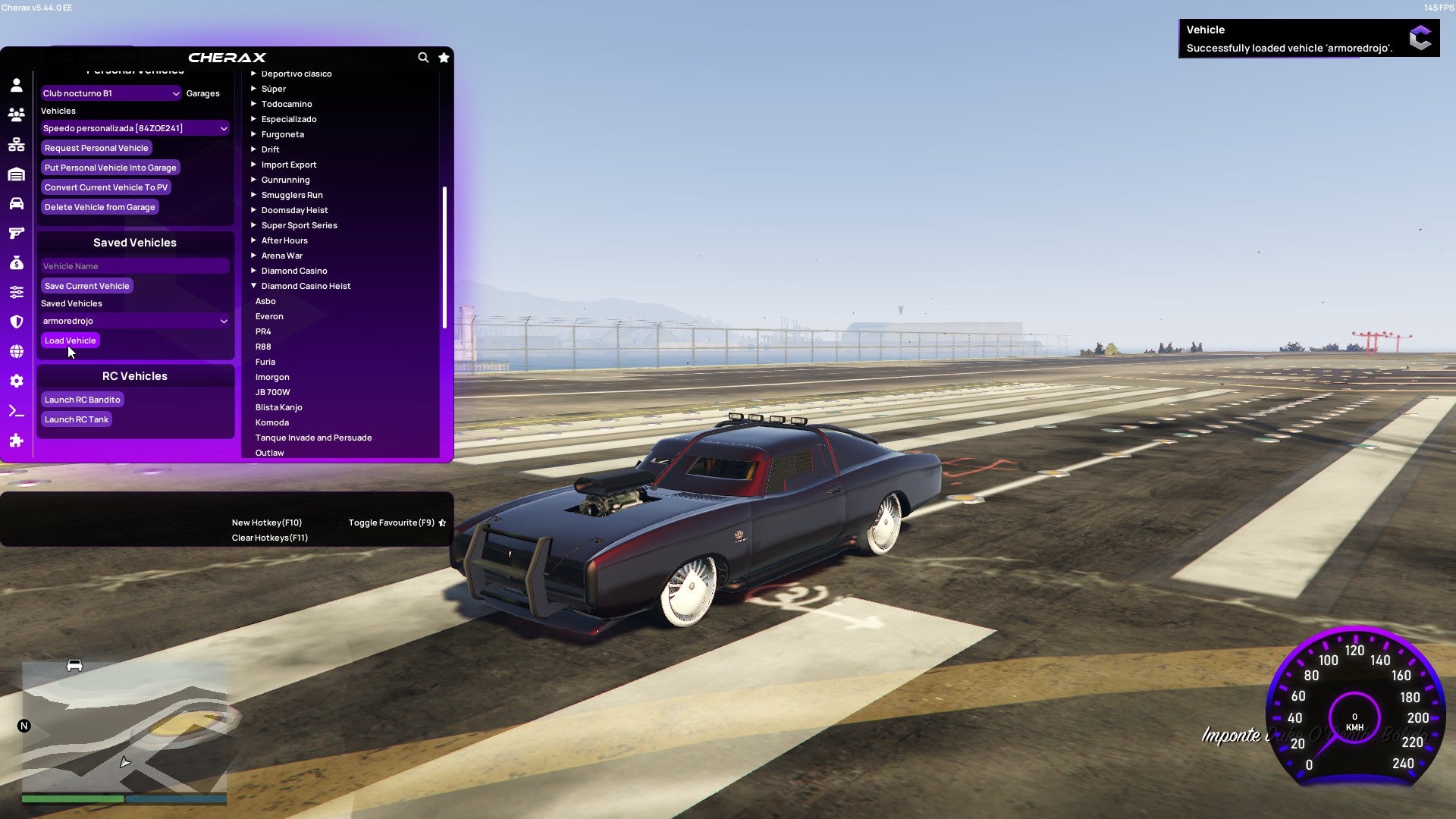Open the Garages dropdown showing Club nocturno B1

pos(111,93)
